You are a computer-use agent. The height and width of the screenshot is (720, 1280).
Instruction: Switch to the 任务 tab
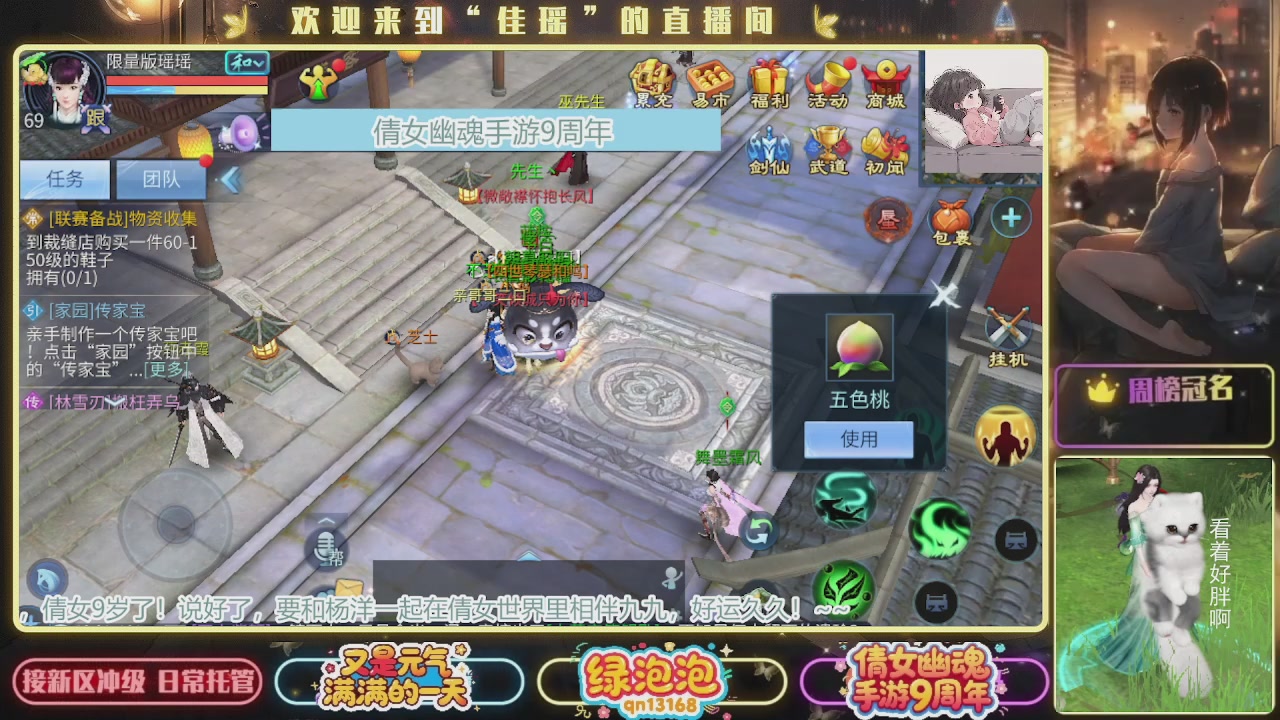tap(65, 180)
